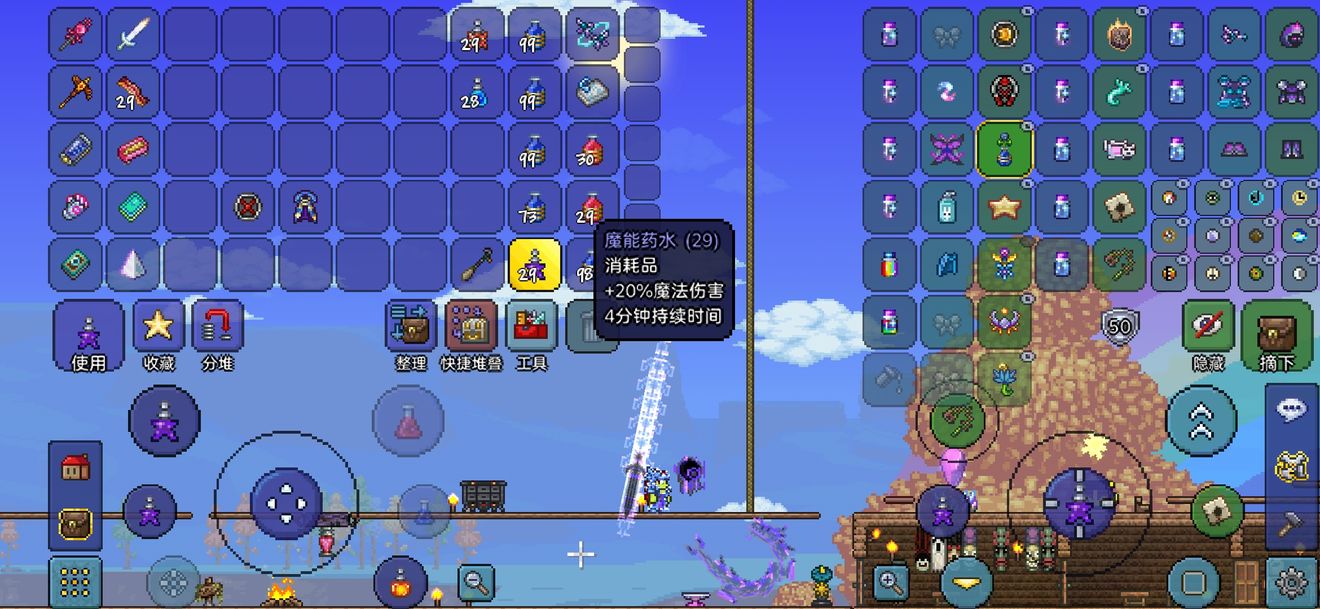
Task: Click the trash can slot
Action: [590, 327]
